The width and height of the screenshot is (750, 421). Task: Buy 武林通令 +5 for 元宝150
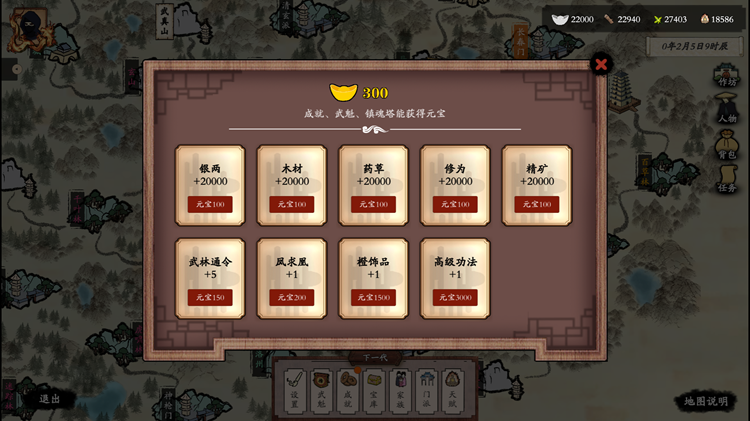click(x=210, y=297)
